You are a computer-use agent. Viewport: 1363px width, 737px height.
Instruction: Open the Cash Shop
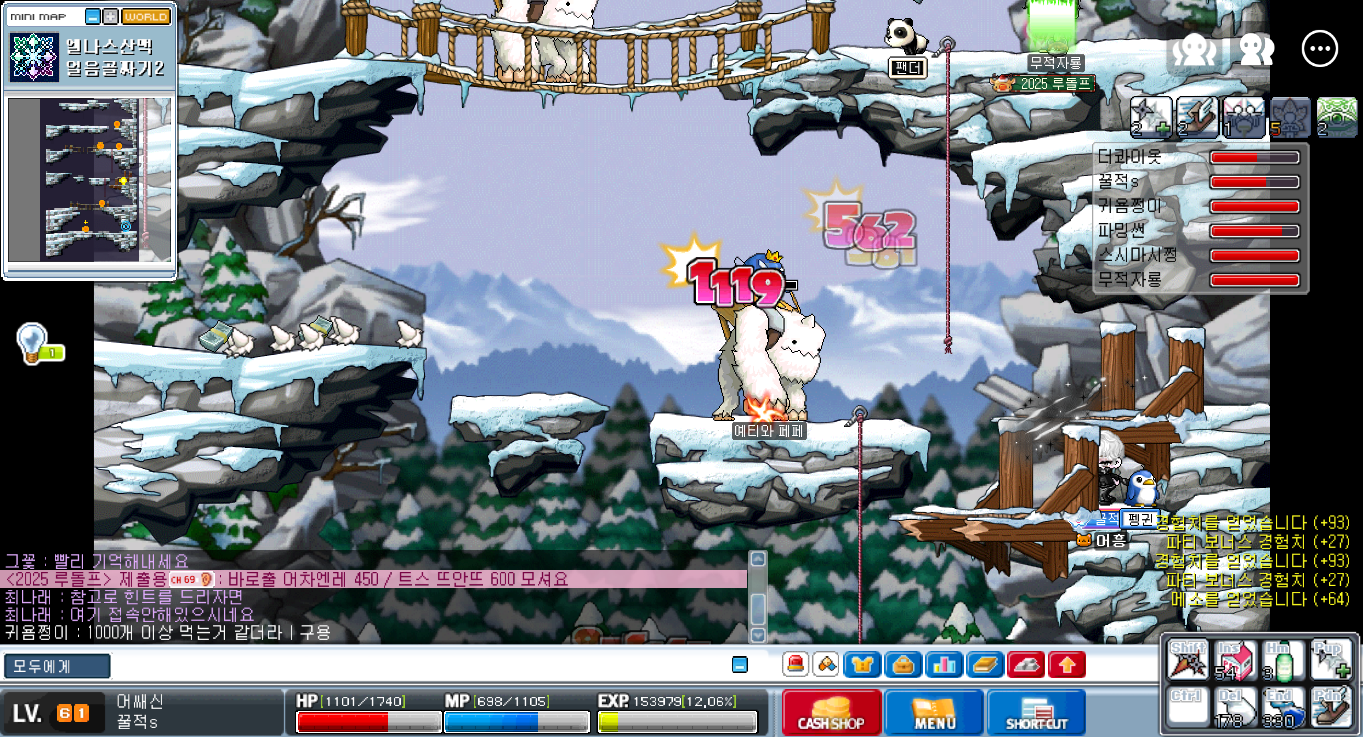click(x=831, y=712)
